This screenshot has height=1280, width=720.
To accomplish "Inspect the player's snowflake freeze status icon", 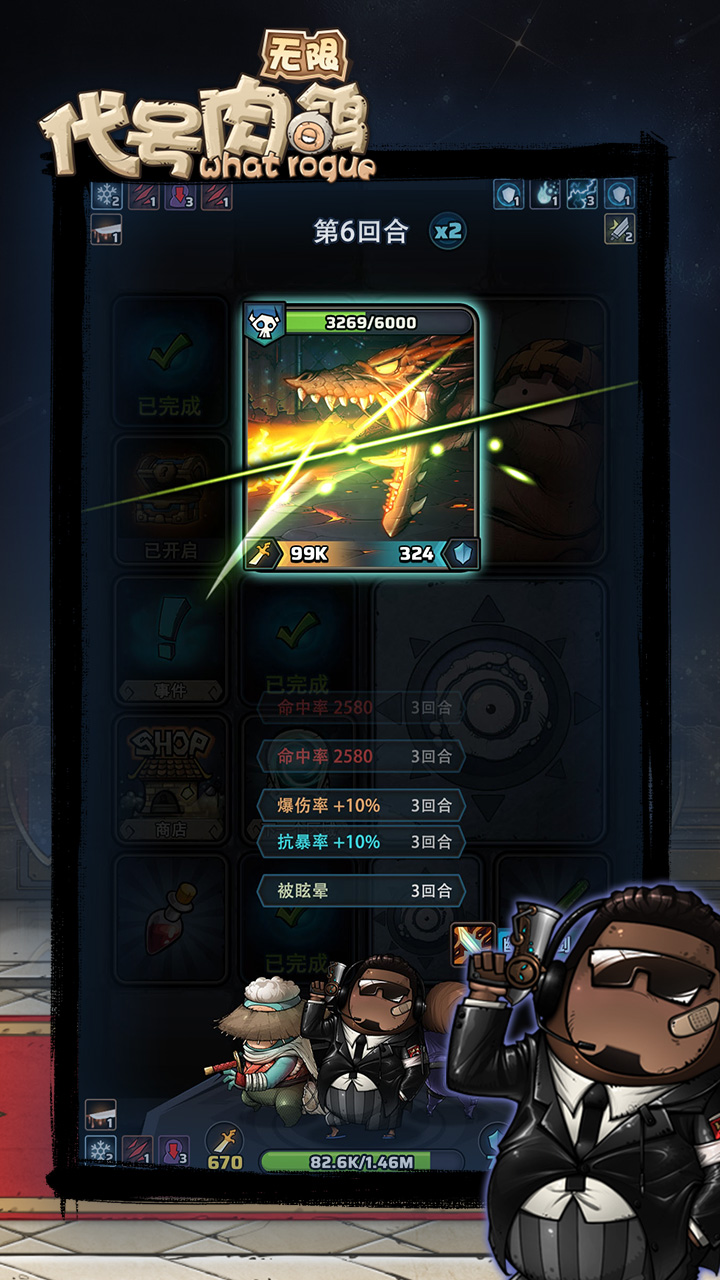I will [x=100, y=1151].
